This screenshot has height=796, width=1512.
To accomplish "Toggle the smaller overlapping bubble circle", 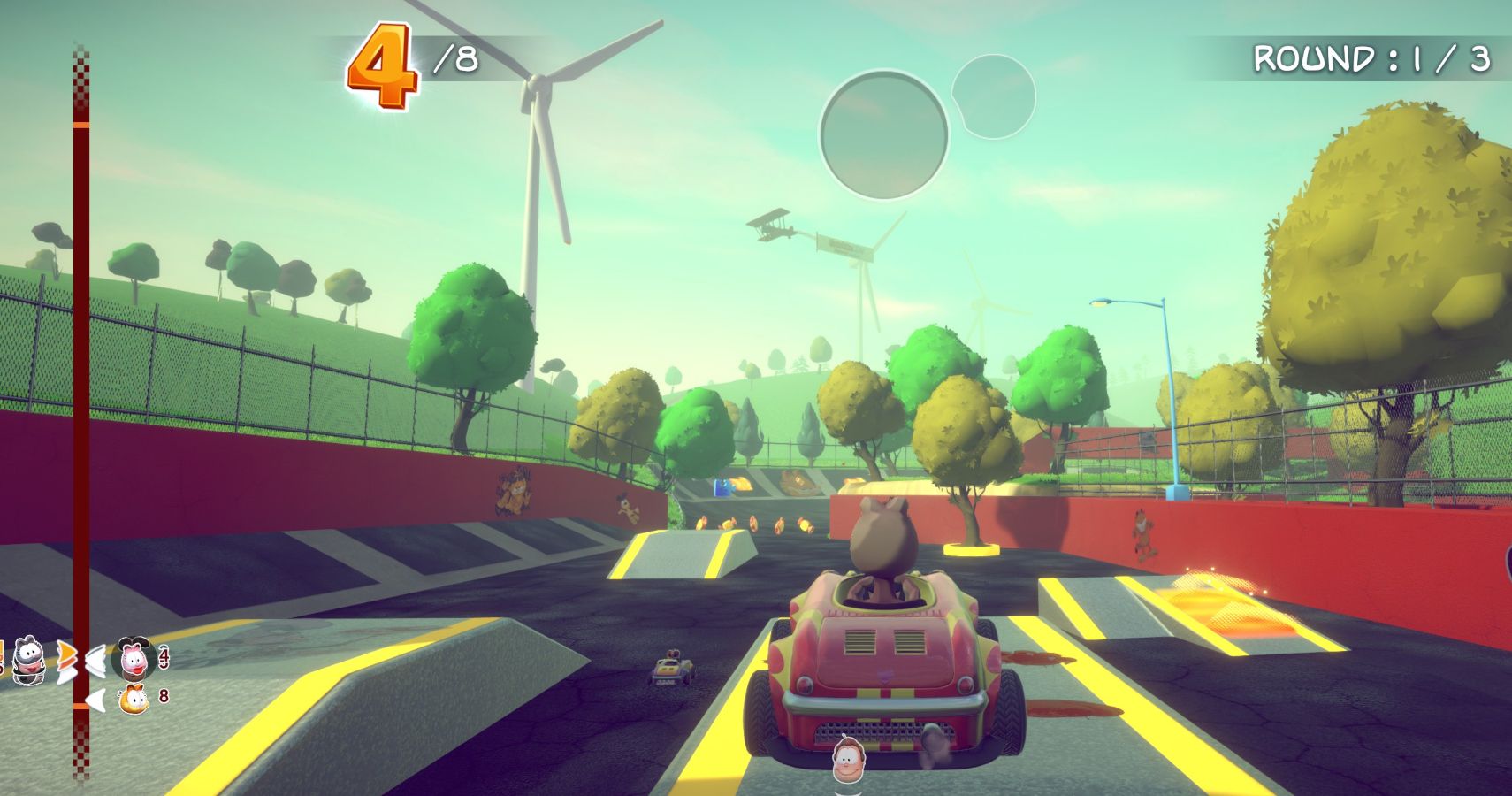I will 992,97.
